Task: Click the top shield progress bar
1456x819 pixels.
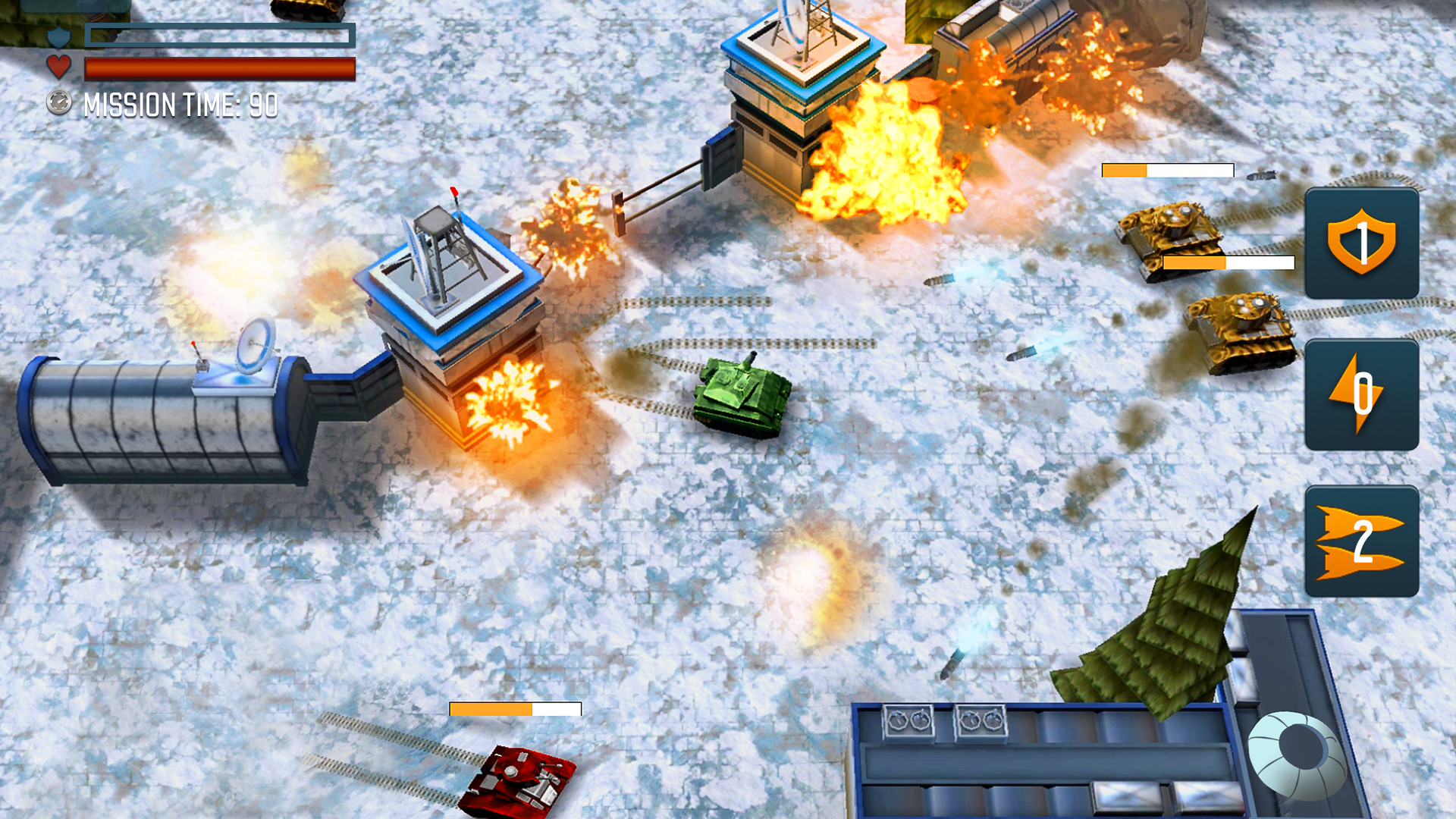Action: [x=220, y=35]
